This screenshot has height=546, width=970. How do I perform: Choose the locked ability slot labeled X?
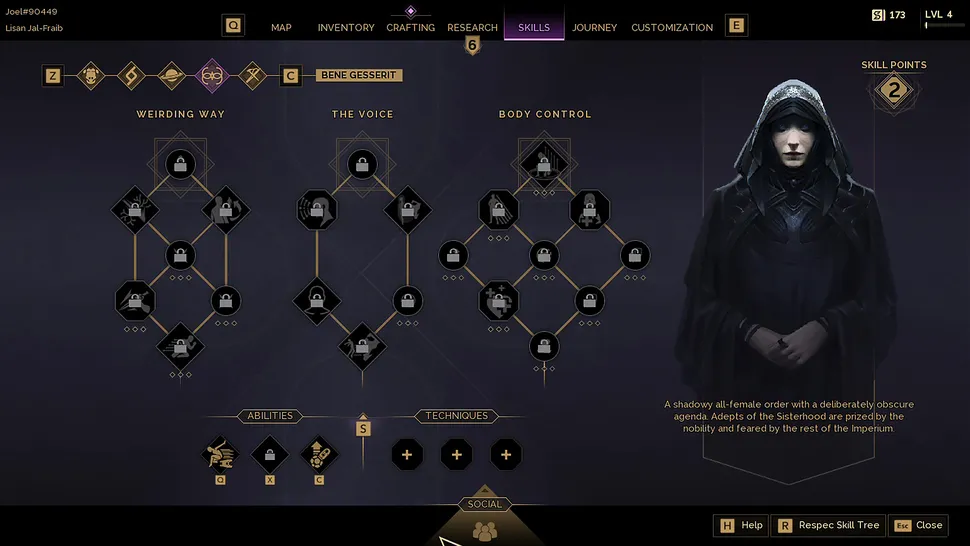coord(270,455)
